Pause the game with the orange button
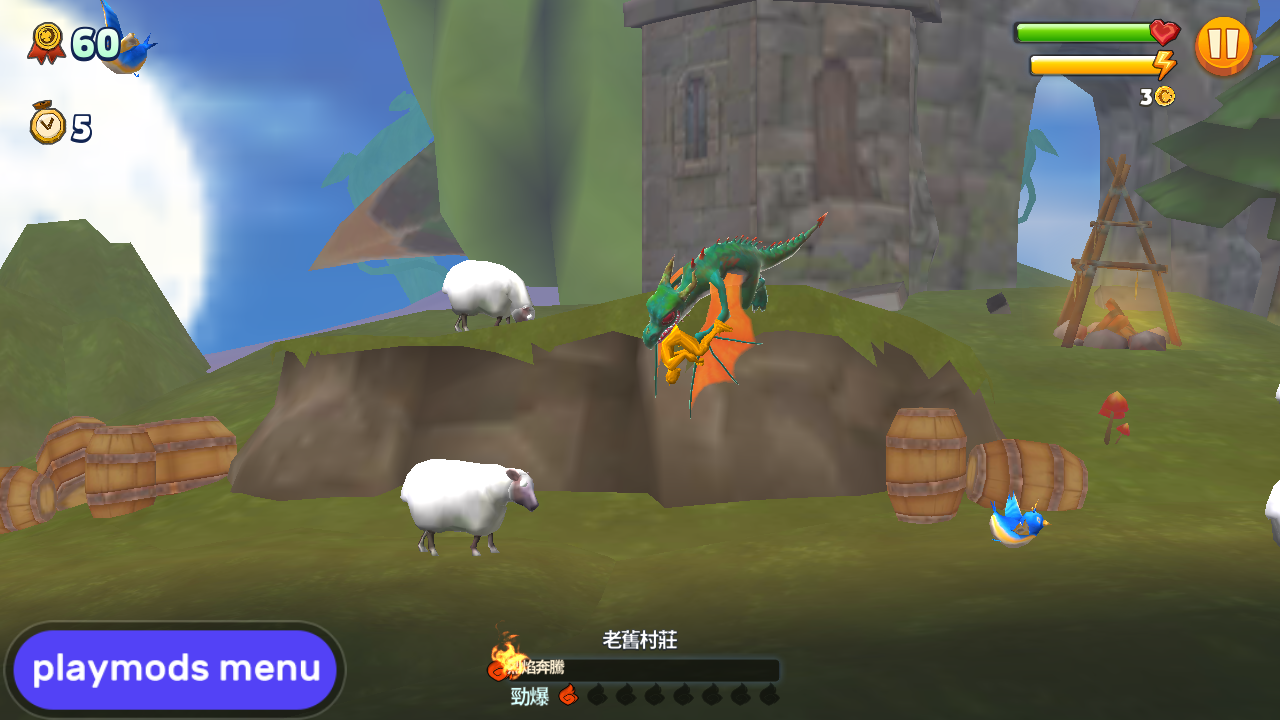The image size is (1280, 720). pyautogui.click(x=1223, y=46)
